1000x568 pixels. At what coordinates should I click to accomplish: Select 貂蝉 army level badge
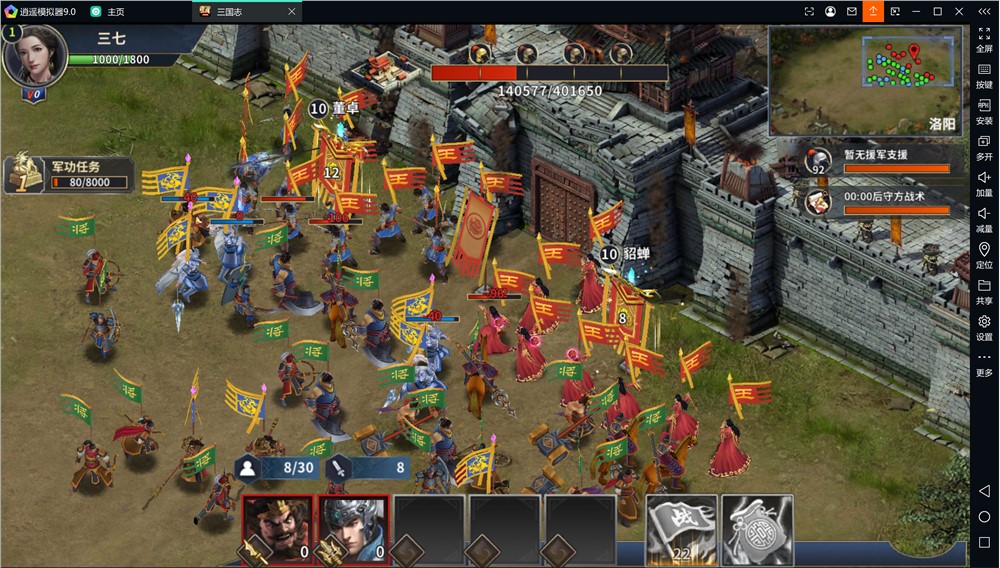(609, 254)
